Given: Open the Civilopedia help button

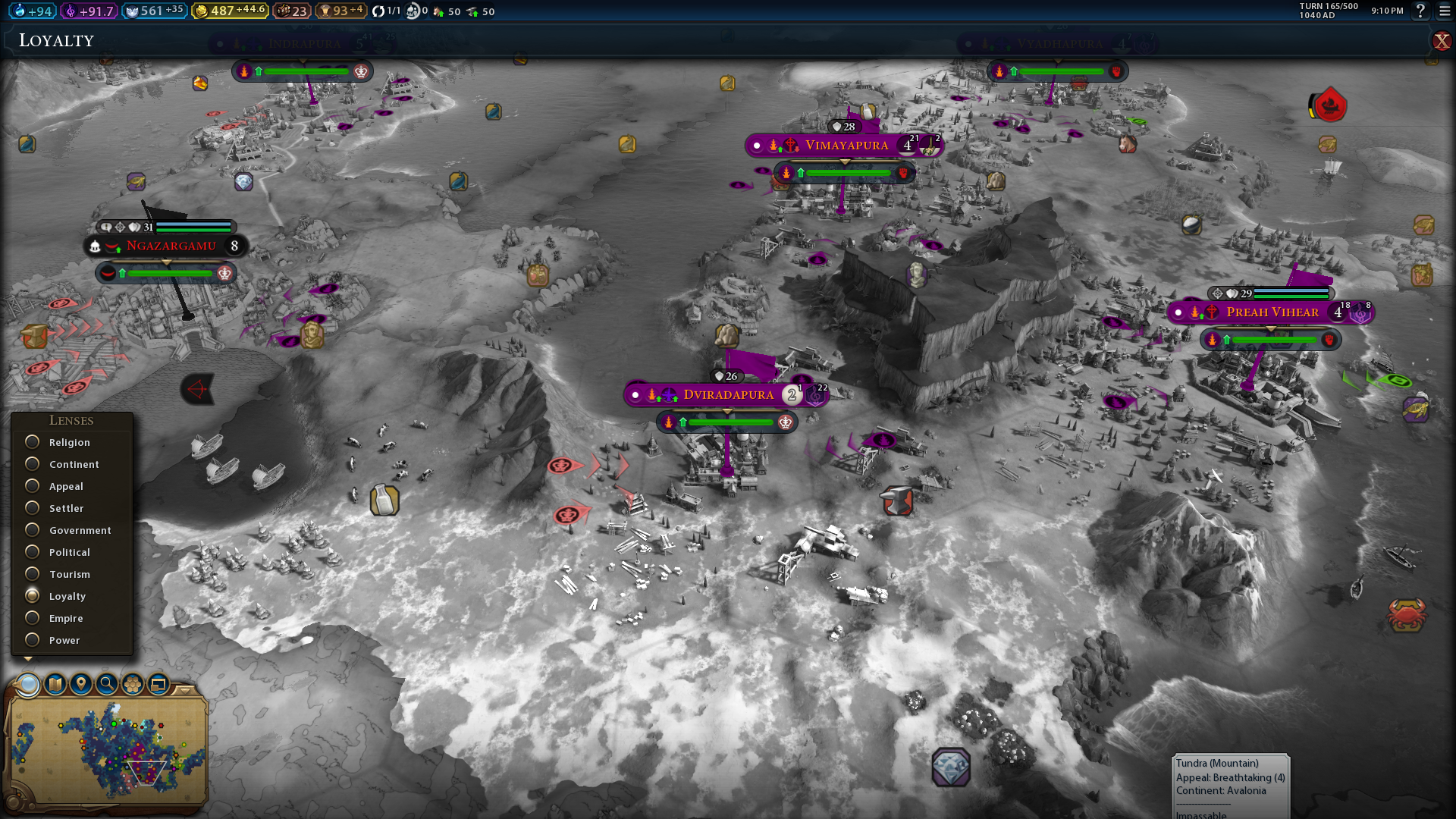Looking at the screenshot, I should coord(1420,11).
